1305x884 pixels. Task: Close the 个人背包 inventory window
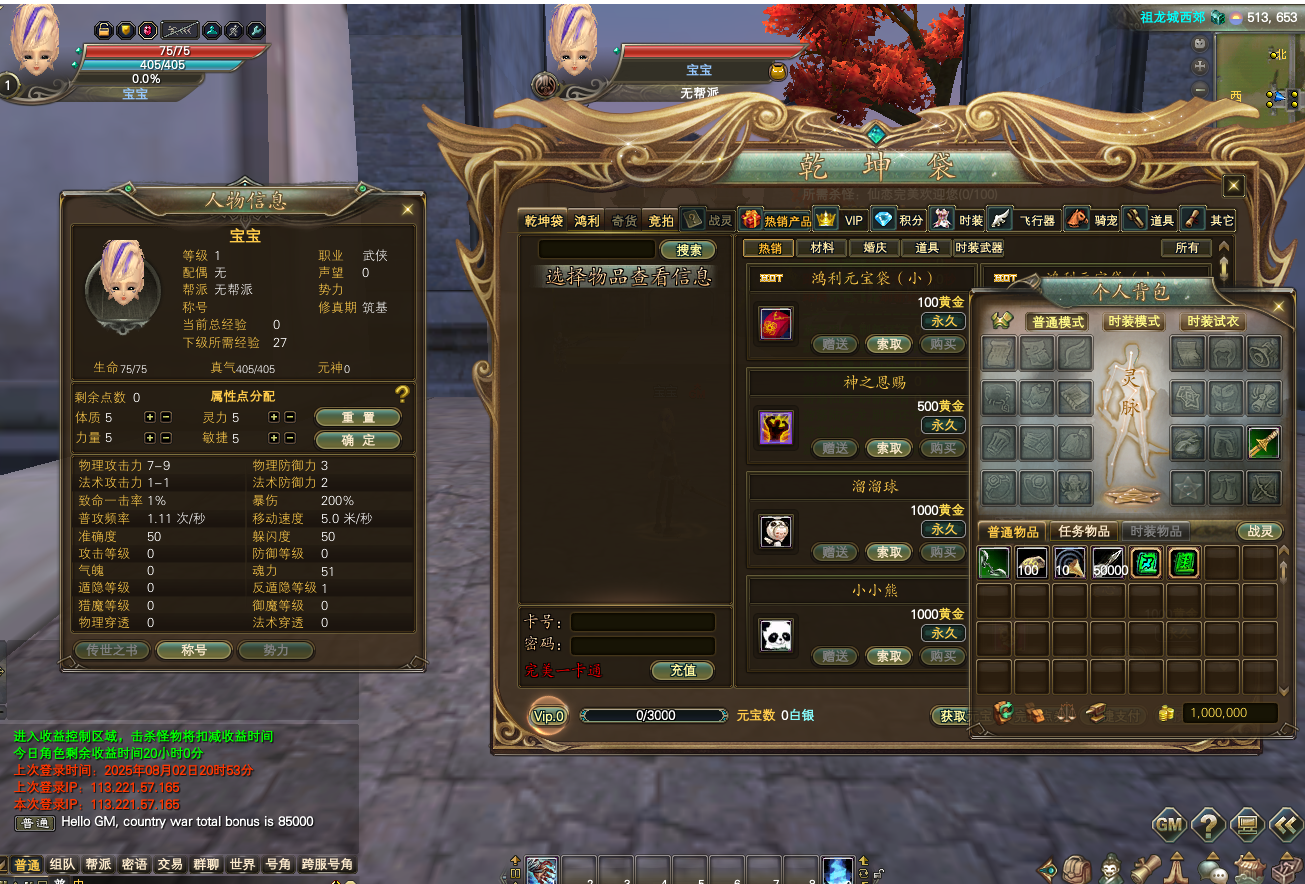tap(1279, 307)
